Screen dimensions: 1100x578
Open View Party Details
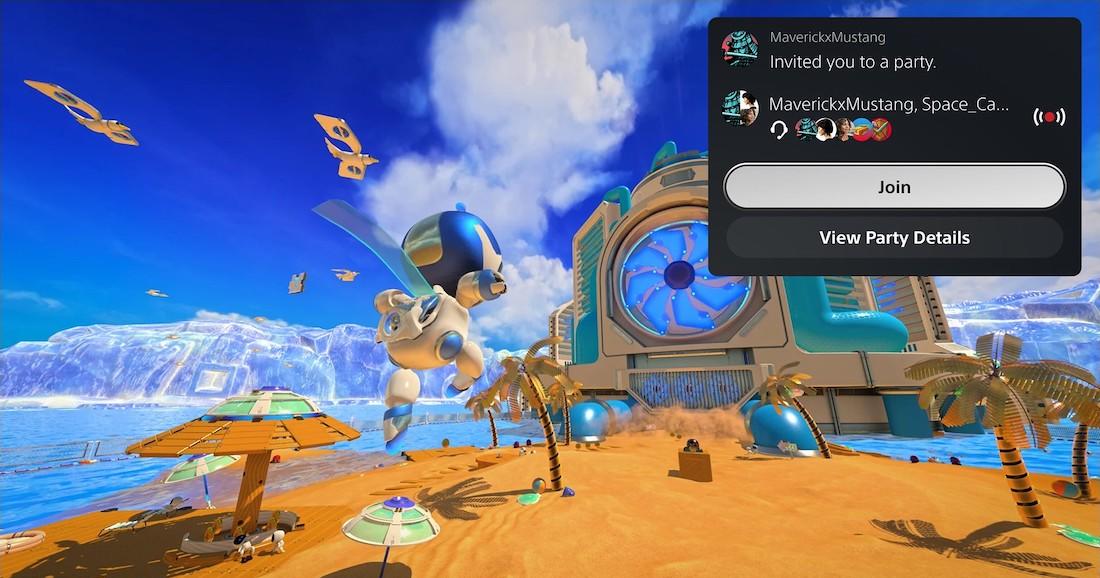click(x=894, y=238)
